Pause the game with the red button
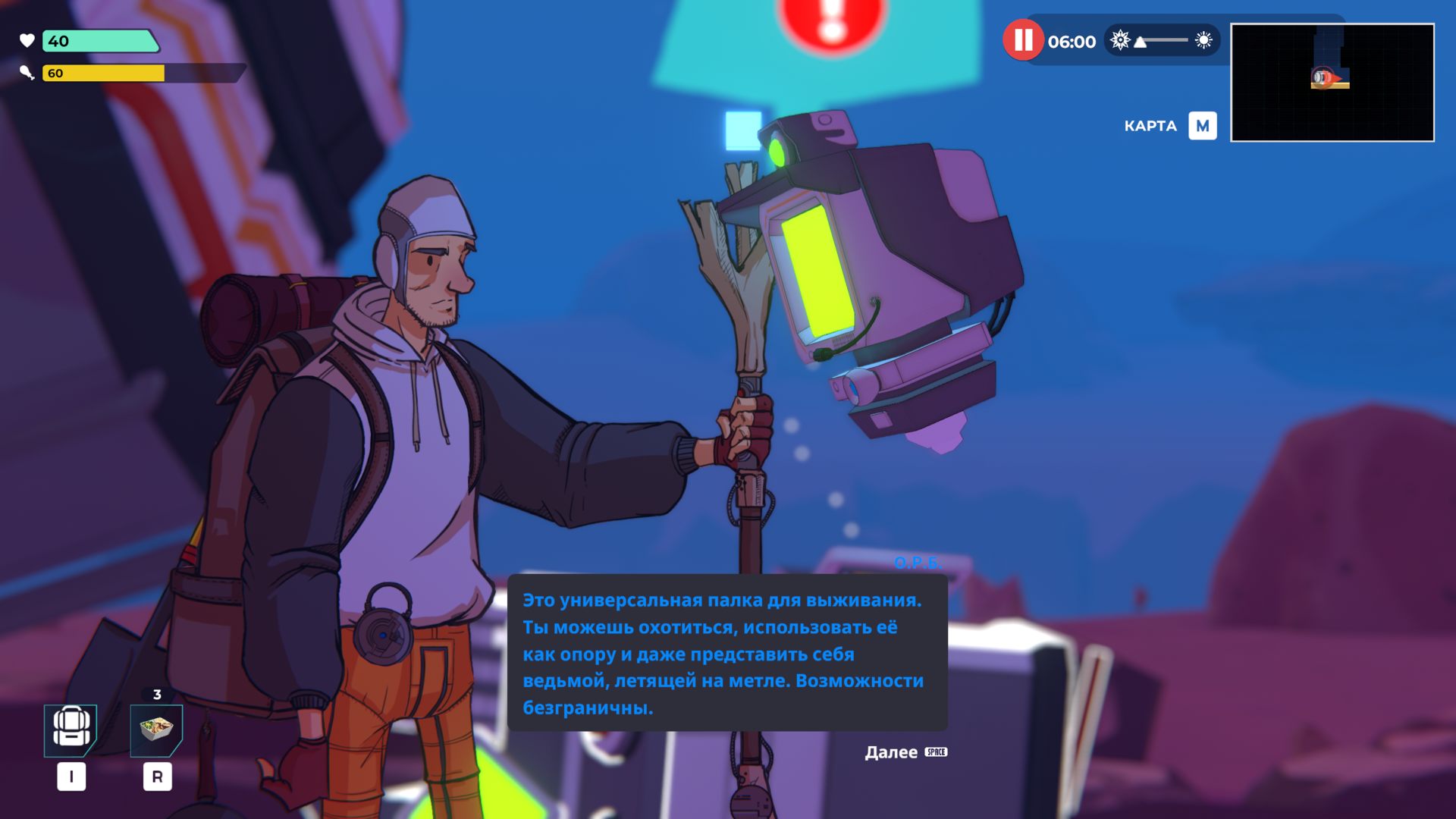The image size is (1456, 819). pos(1023,41)
